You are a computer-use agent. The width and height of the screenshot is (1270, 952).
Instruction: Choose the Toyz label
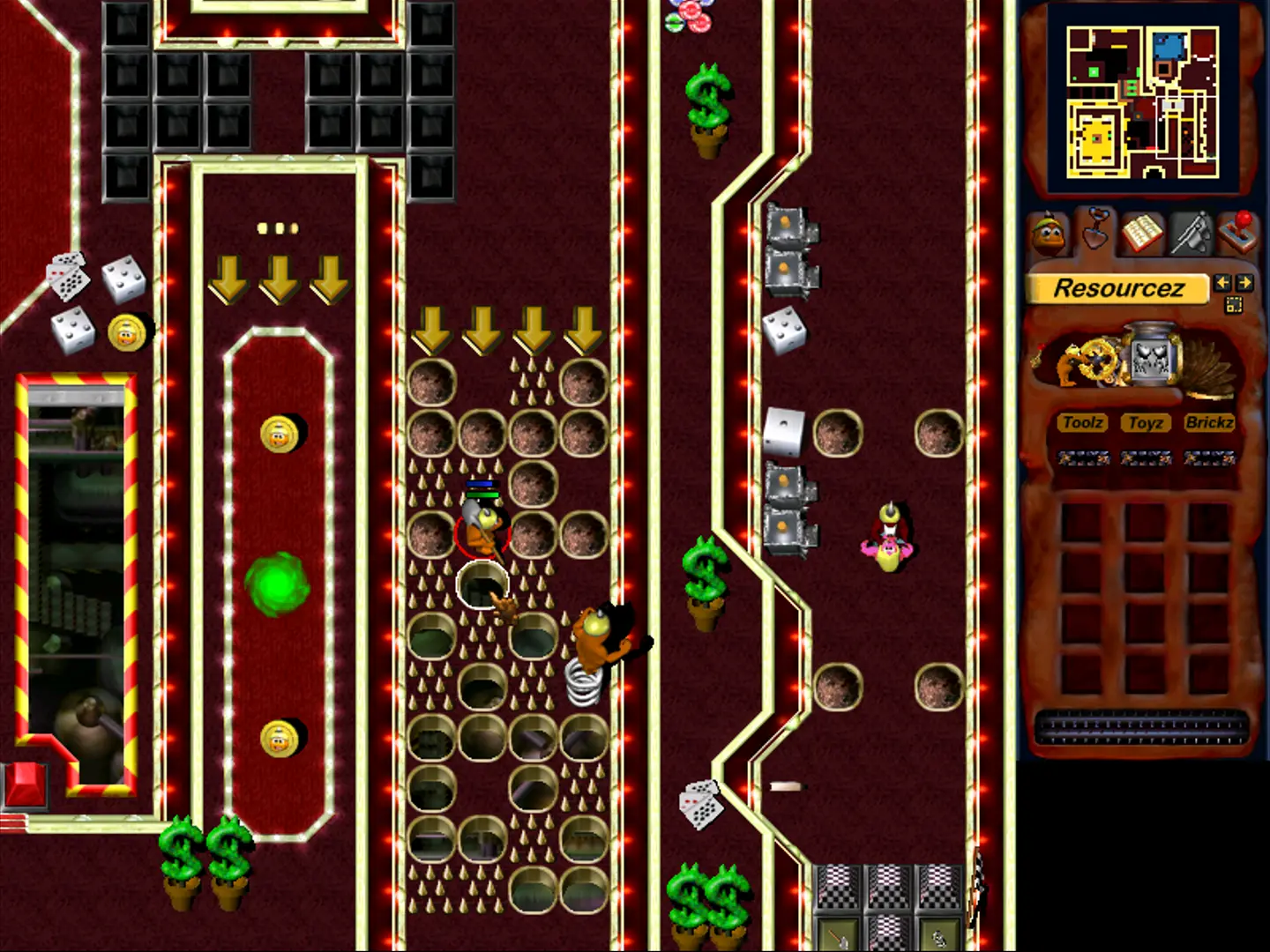[1146, 423]
